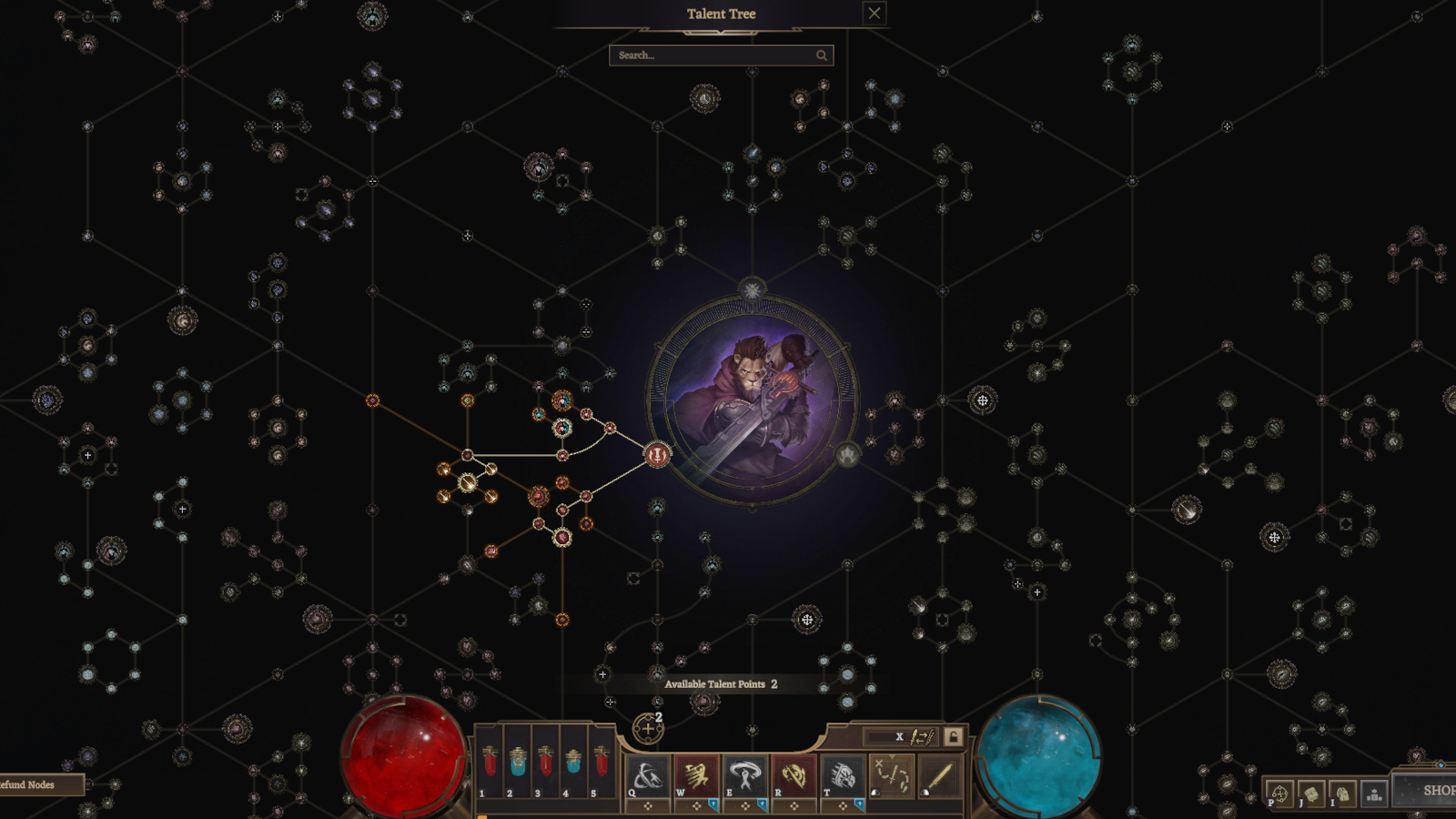Image resolution: width=1456 pixels, height=819 pixels.
Task: Click the leaderboard podium icon near Shop
Action: 1374,794
